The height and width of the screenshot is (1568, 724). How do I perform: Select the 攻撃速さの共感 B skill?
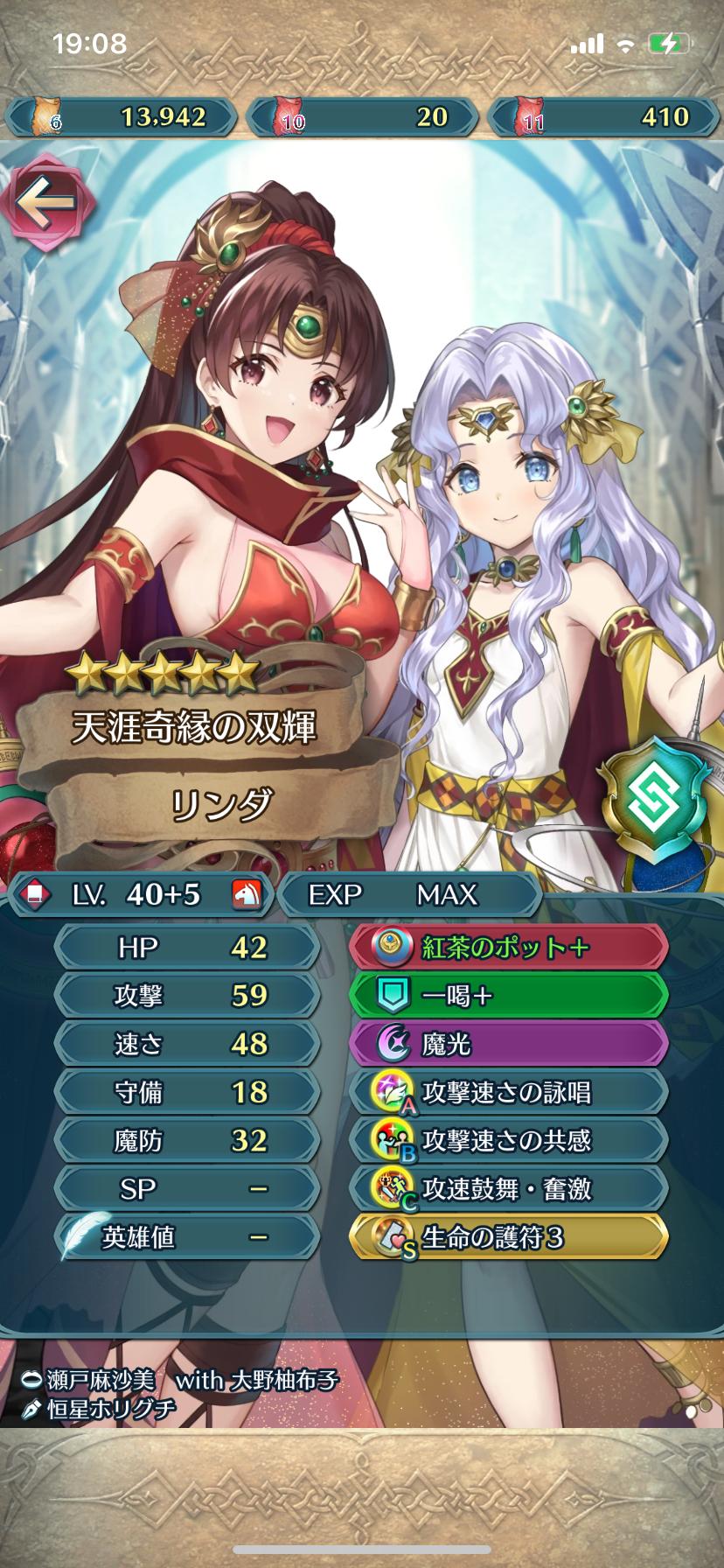509,1141
